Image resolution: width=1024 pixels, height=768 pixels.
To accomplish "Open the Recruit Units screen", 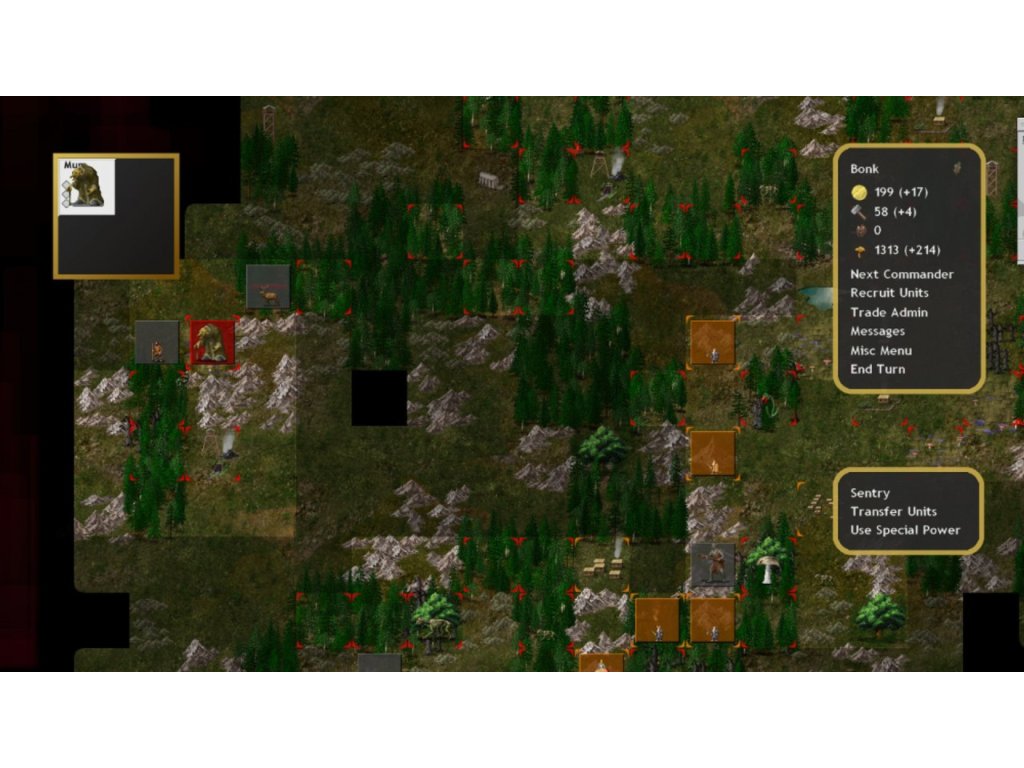I will coord(889,293).
